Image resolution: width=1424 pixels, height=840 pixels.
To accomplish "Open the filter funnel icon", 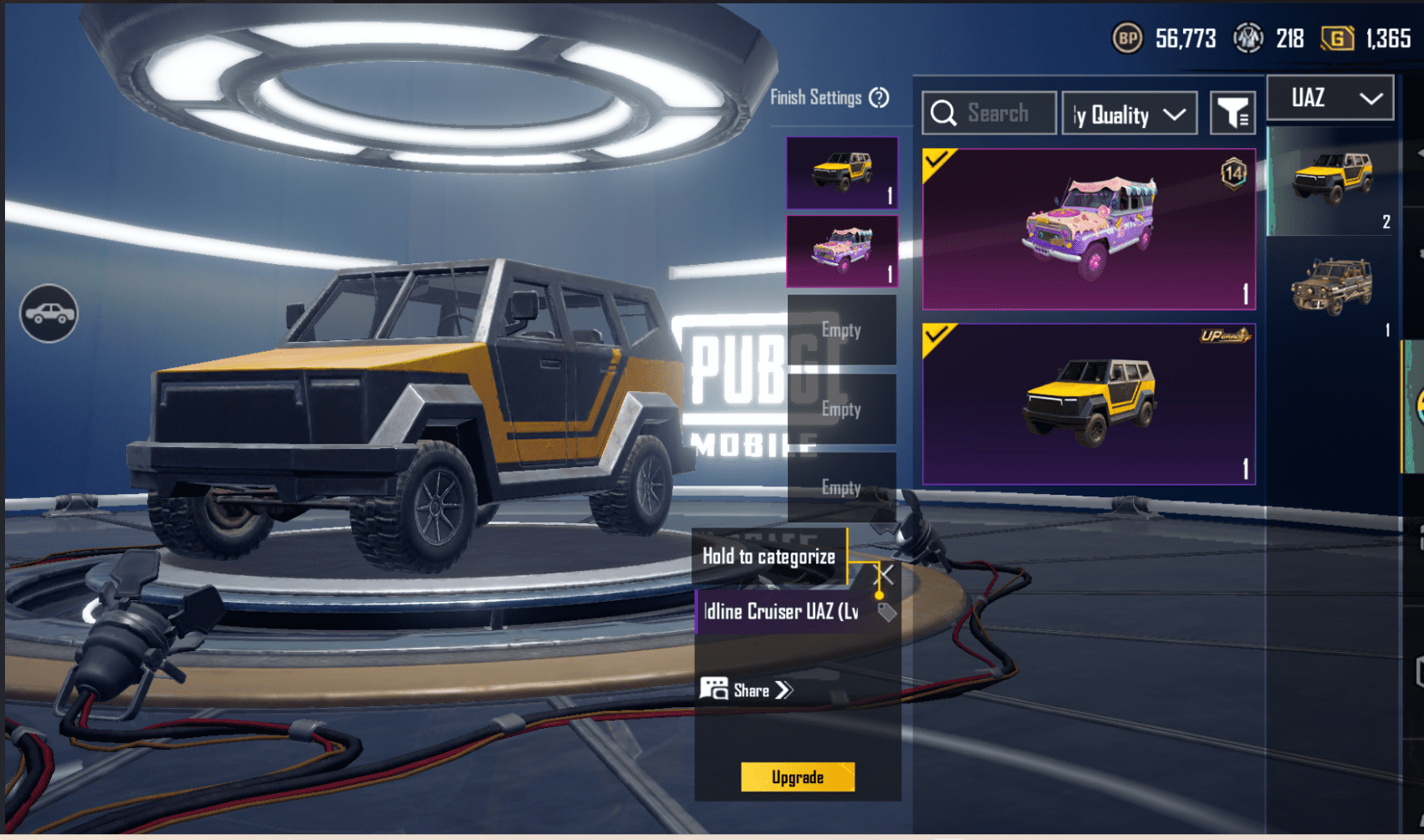I will pyautogui.click(x=1233, y=113).
